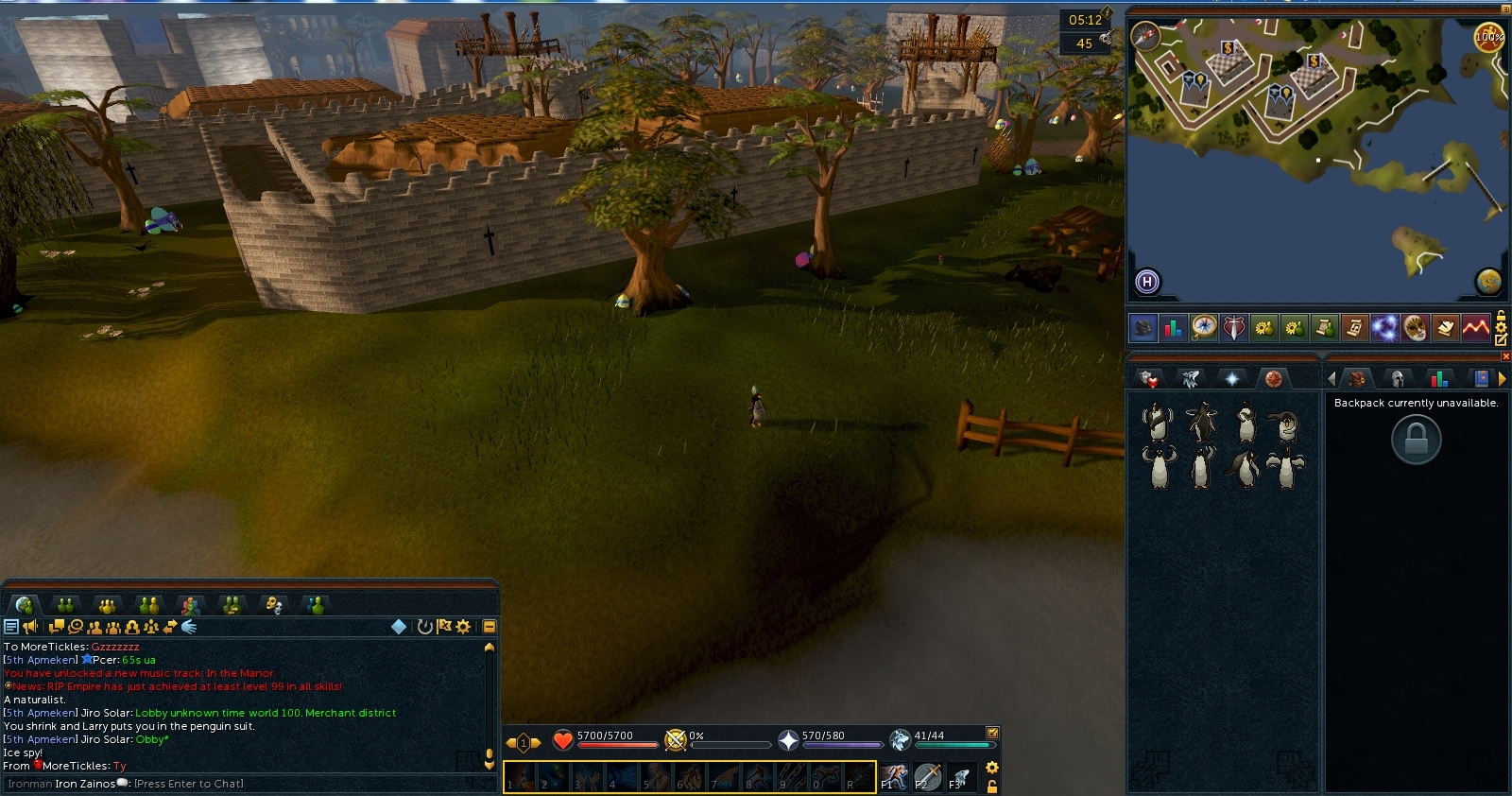Screen dimensions: 1512x796
Task: Click the home teleport icon on the minimap
Action: 1145,280
